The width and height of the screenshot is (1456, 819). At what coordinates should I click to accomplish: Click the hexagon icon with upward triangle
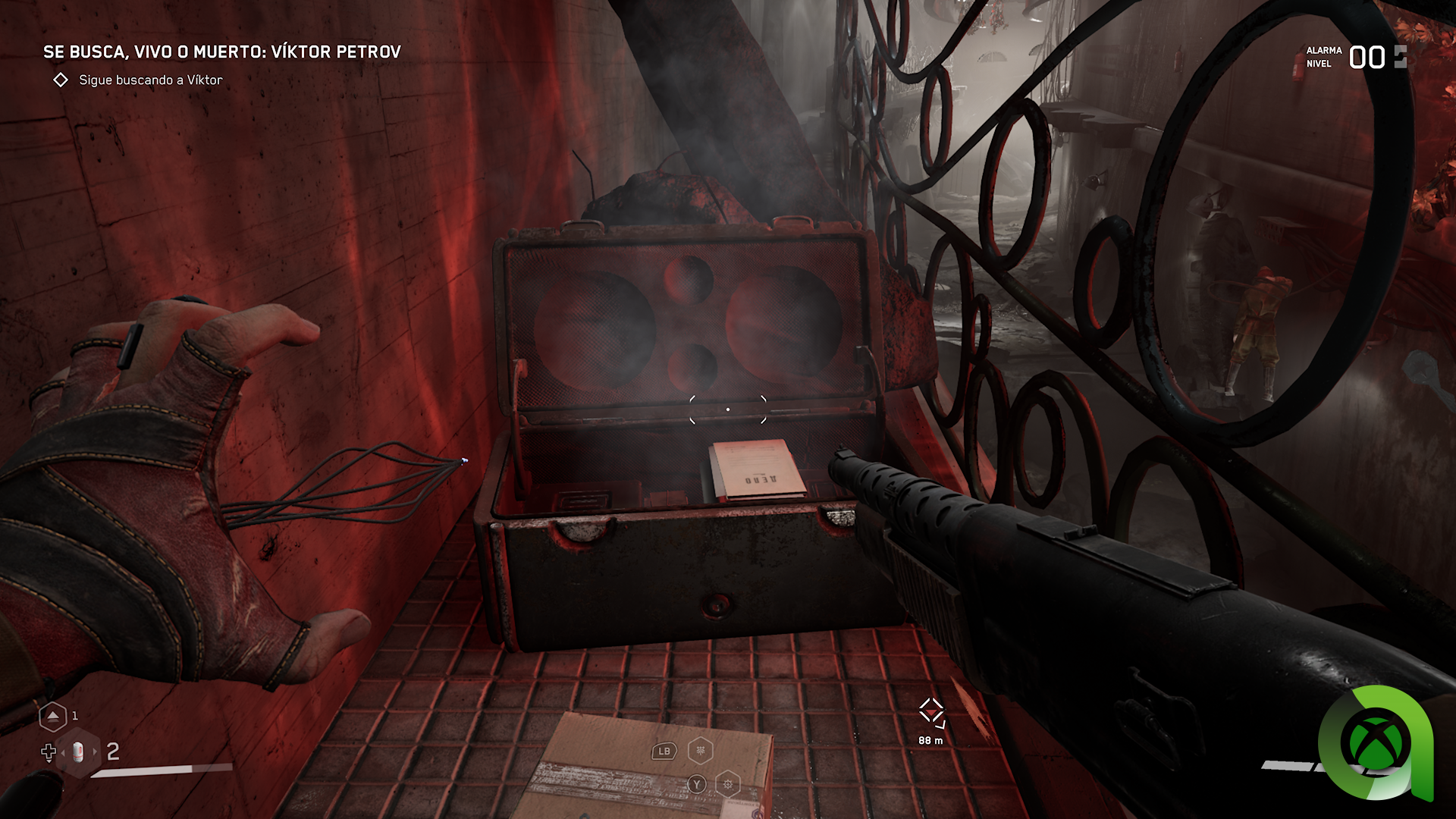coord(52,716)
